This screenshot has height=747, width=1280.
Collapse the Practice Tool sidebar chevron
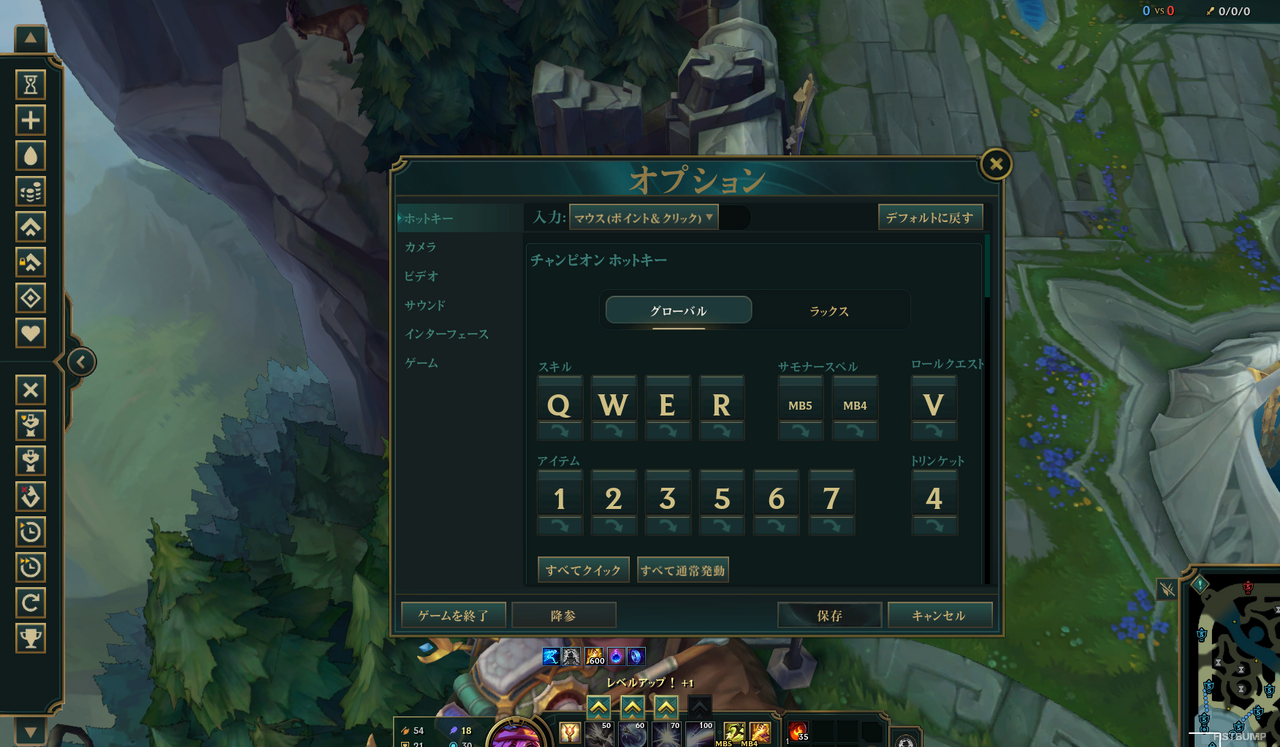[x=80, y=362]
